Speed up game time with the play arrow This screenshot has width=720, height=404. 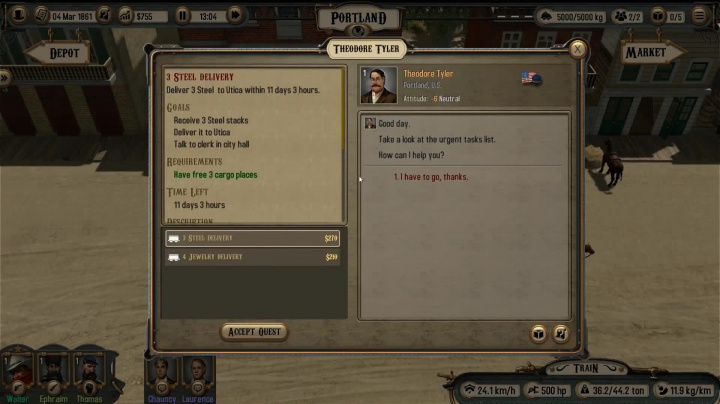pos(235,15)
